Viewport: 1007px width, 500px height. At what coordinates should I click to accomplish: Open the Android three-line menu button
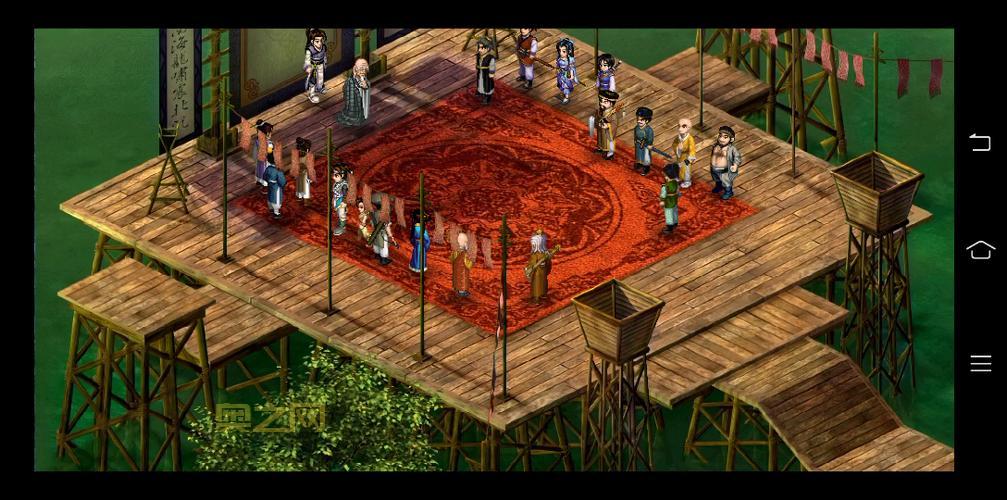point(981,363)
